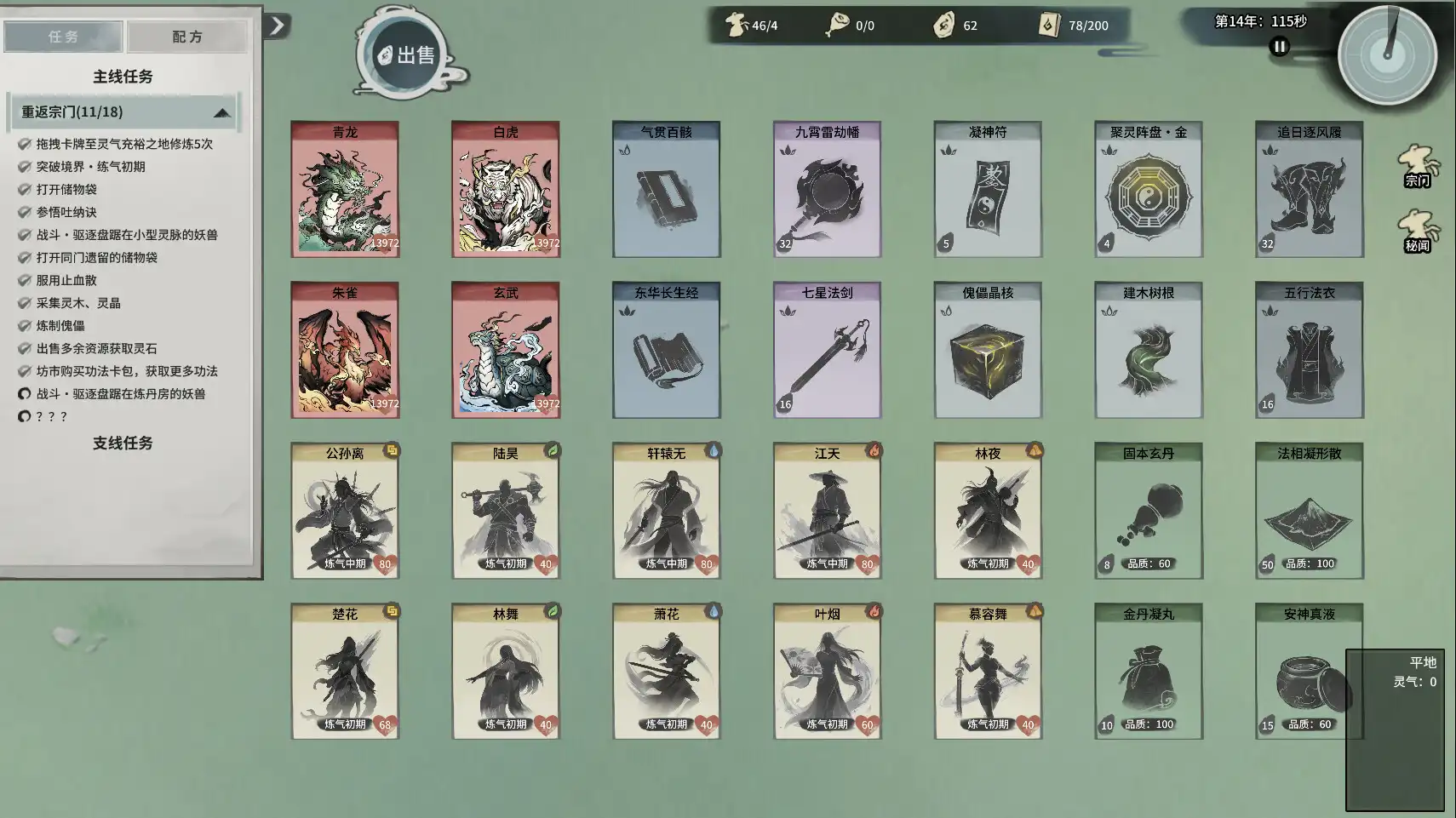This screenshot has height=818, width=1456.
Task: Switch to the 任务 tab
Action: point(63,36)
